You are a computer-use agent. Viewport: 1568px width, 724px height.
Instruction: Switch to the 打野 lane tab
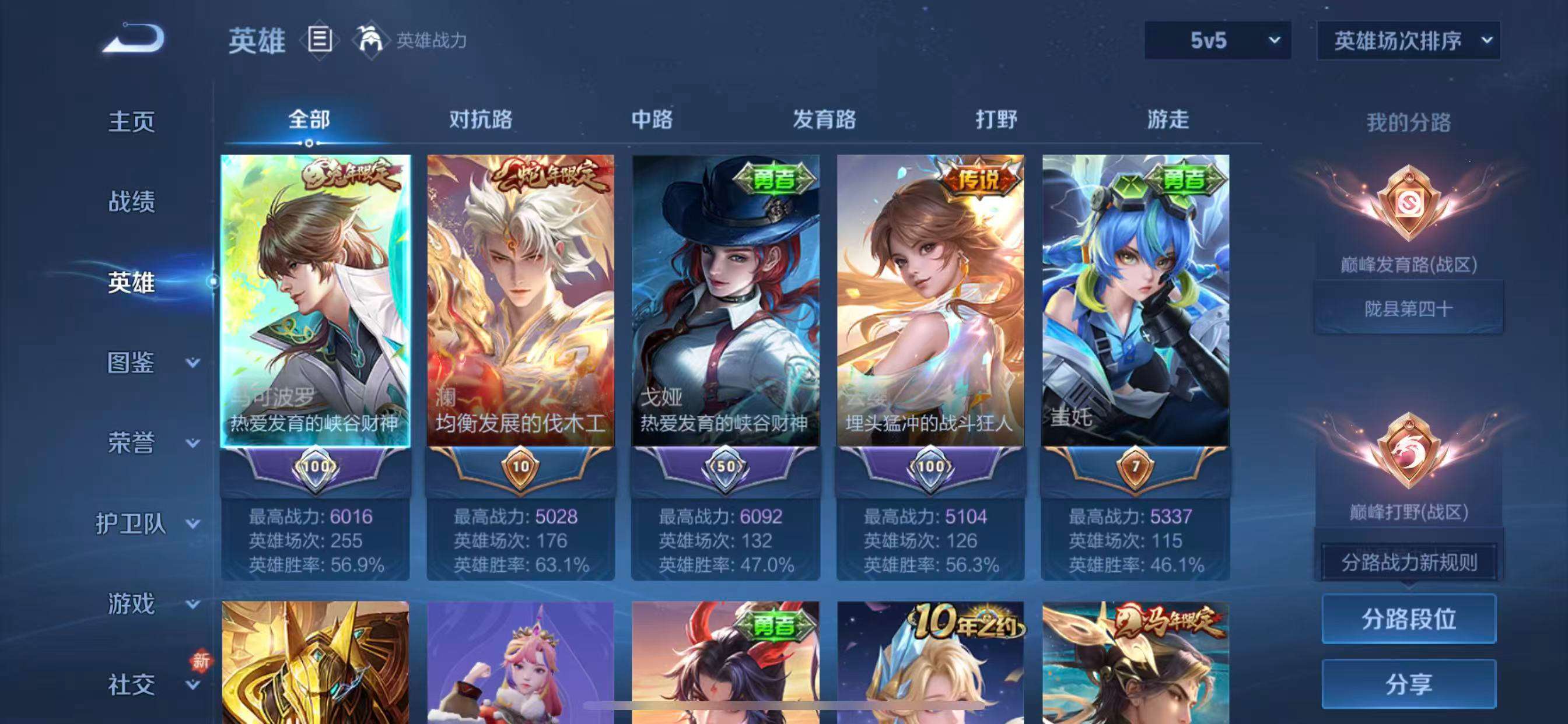(997, 120)
